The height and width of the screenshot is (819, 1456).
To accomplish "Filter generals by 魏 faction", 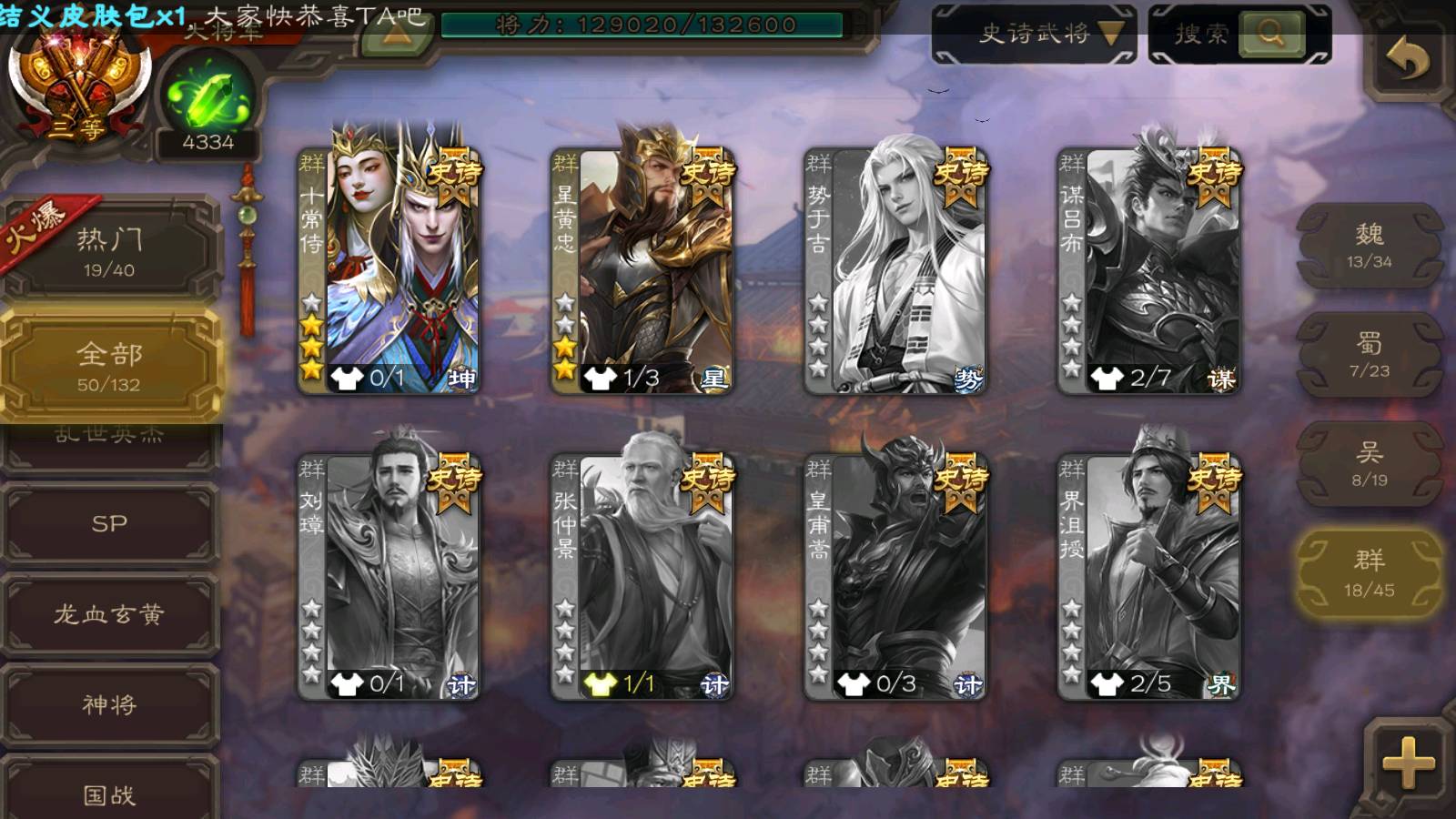I will point(1369,246).
